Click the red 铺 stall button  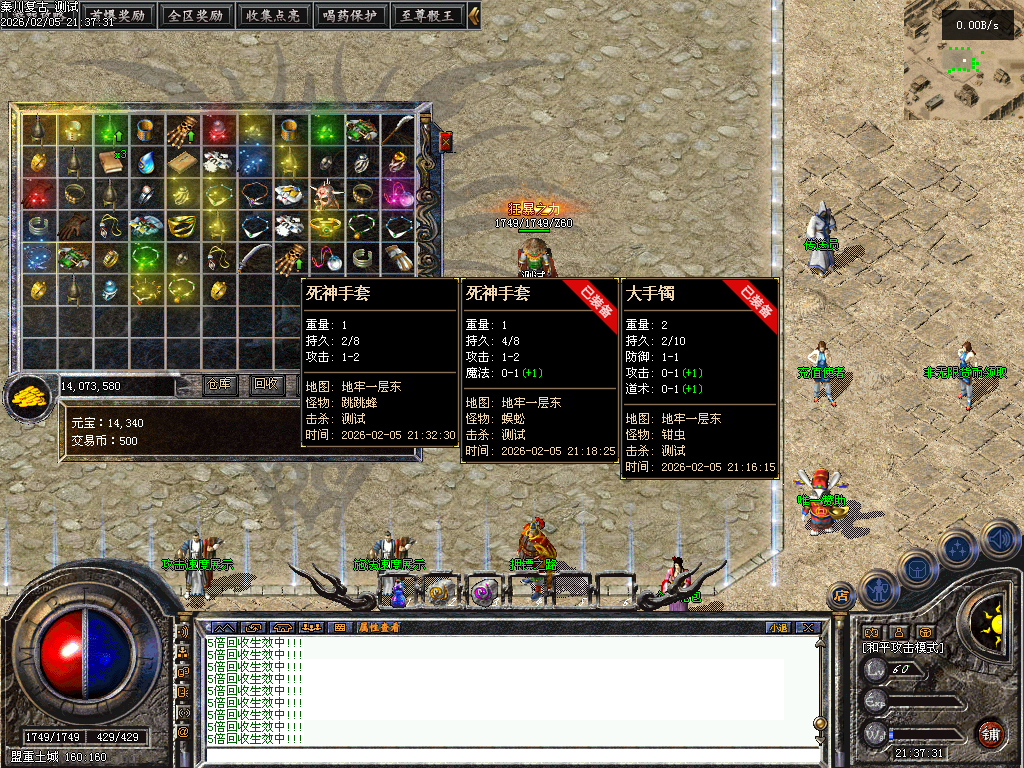pyautogui.click(x=990, y=733)
